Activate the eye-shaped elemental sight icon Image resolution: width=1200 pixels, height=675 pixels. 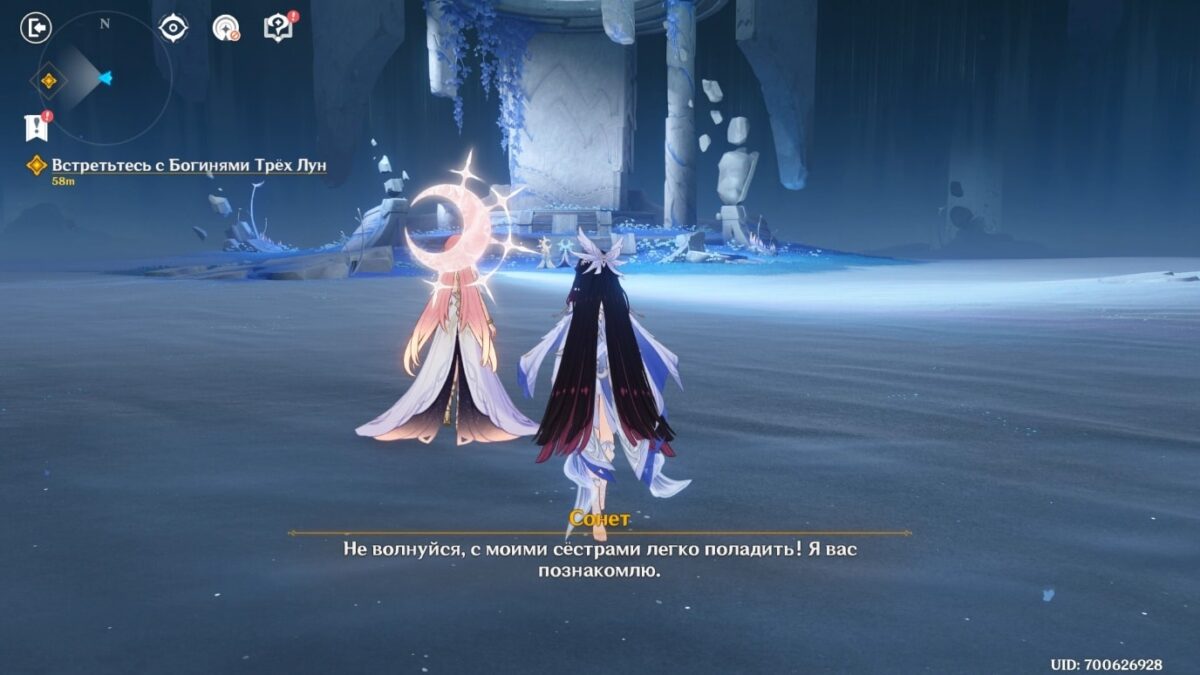click(174, 28)
